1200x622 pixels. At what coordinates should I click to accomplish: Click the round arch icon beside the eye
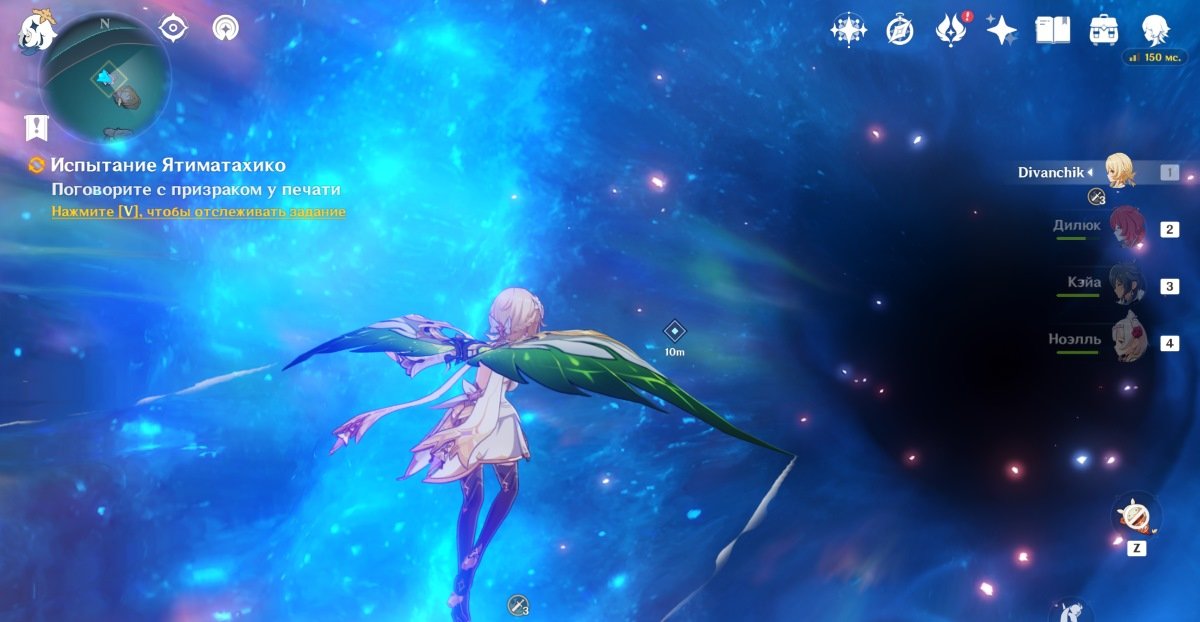226,28
